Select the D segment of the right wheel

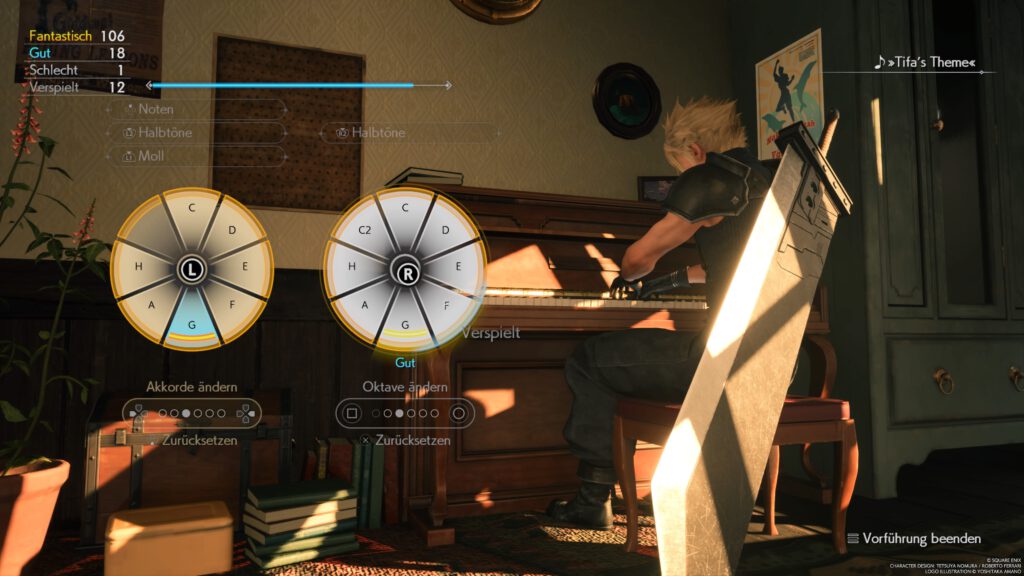point(444,231)
